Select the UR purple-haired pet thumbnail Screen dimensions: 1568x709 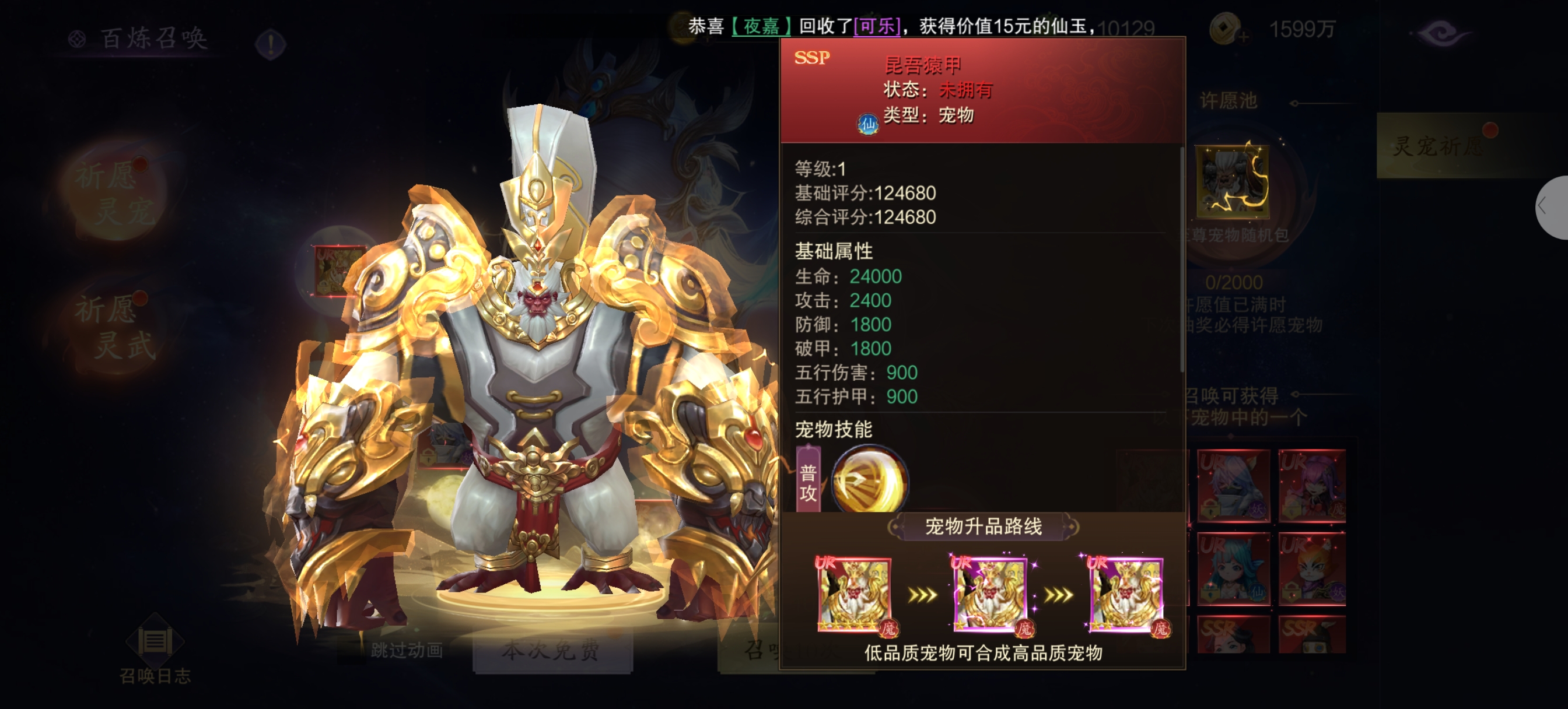click(1312, 485)
